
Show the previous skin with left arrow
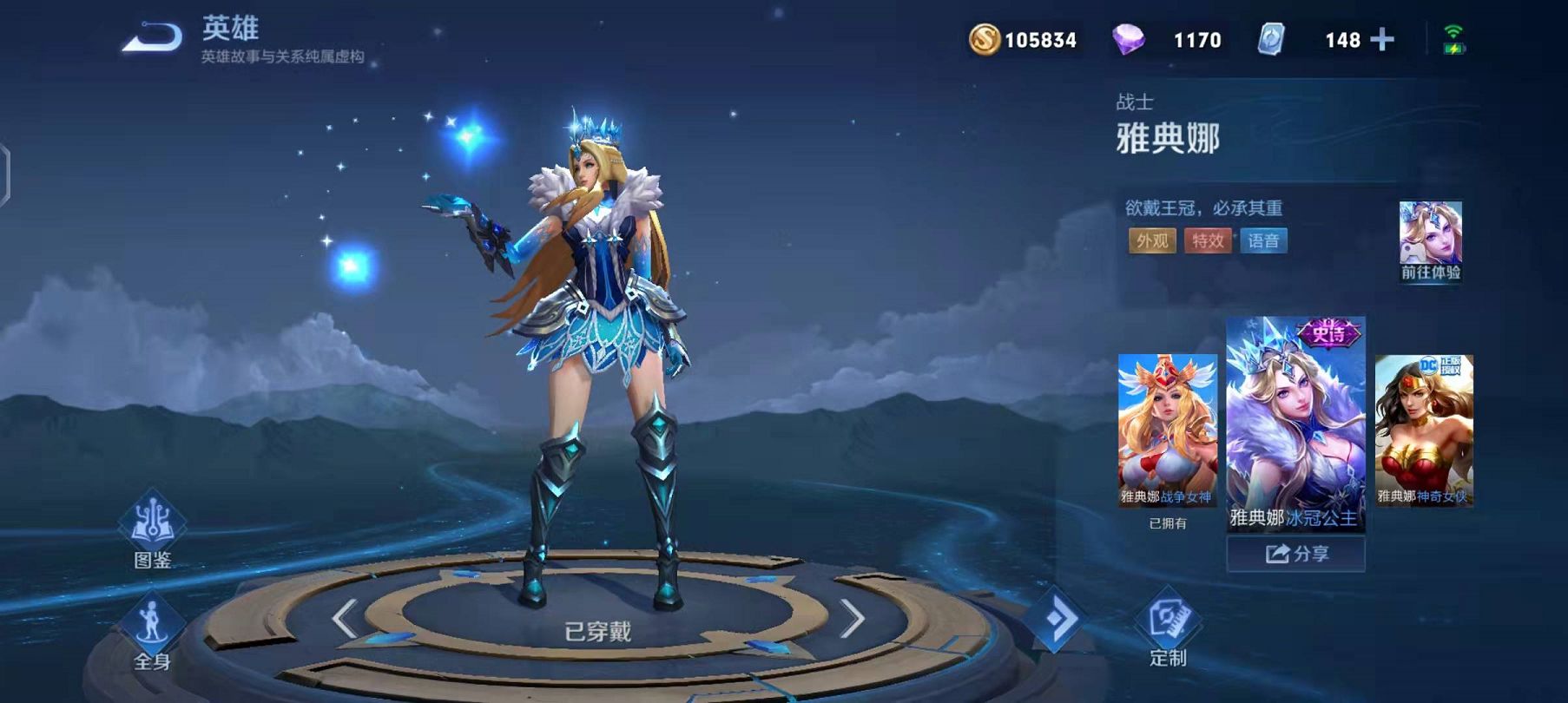(345, 619)
